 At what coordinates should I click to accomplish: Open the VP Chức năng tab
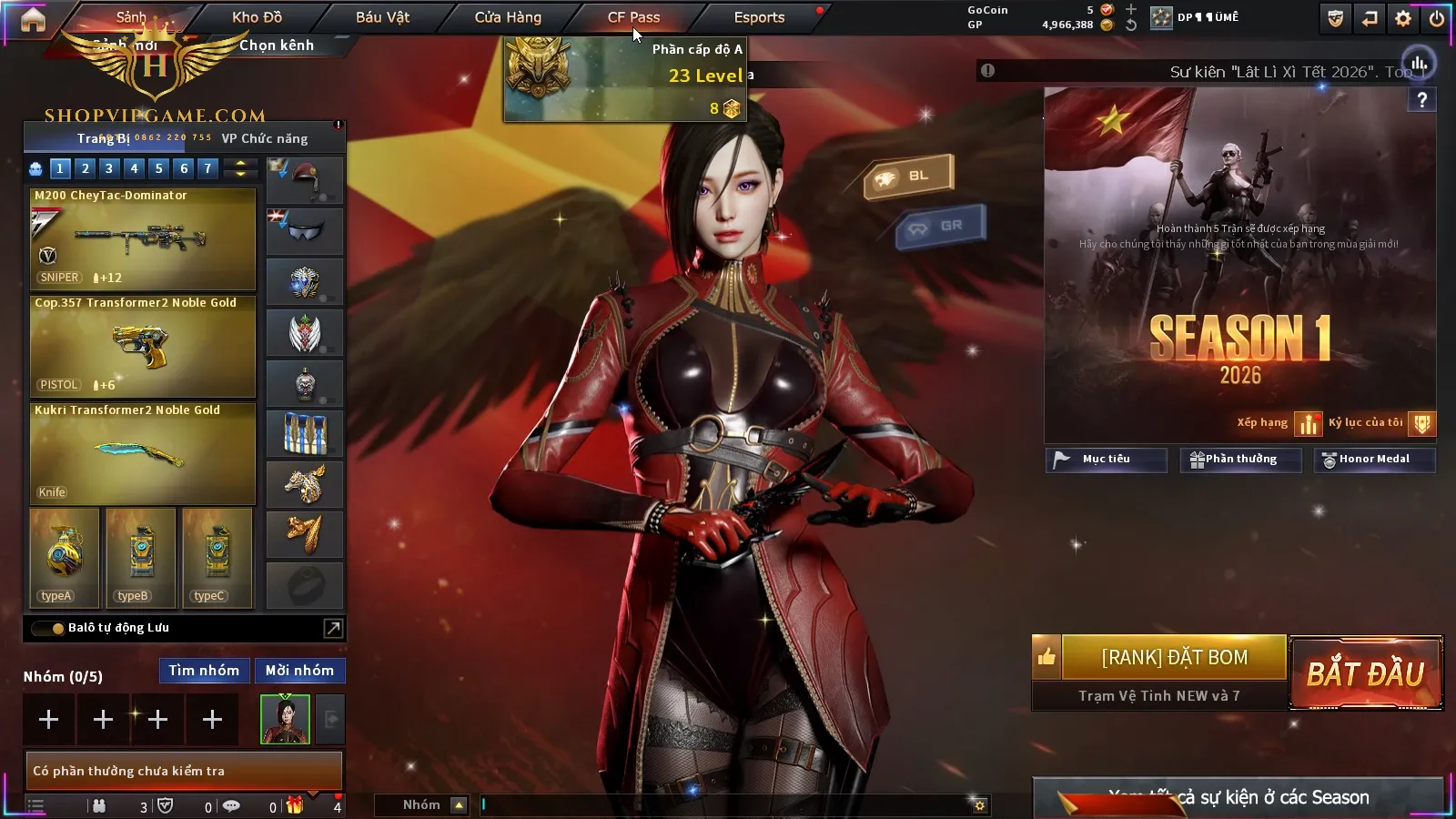coord(265,138)
